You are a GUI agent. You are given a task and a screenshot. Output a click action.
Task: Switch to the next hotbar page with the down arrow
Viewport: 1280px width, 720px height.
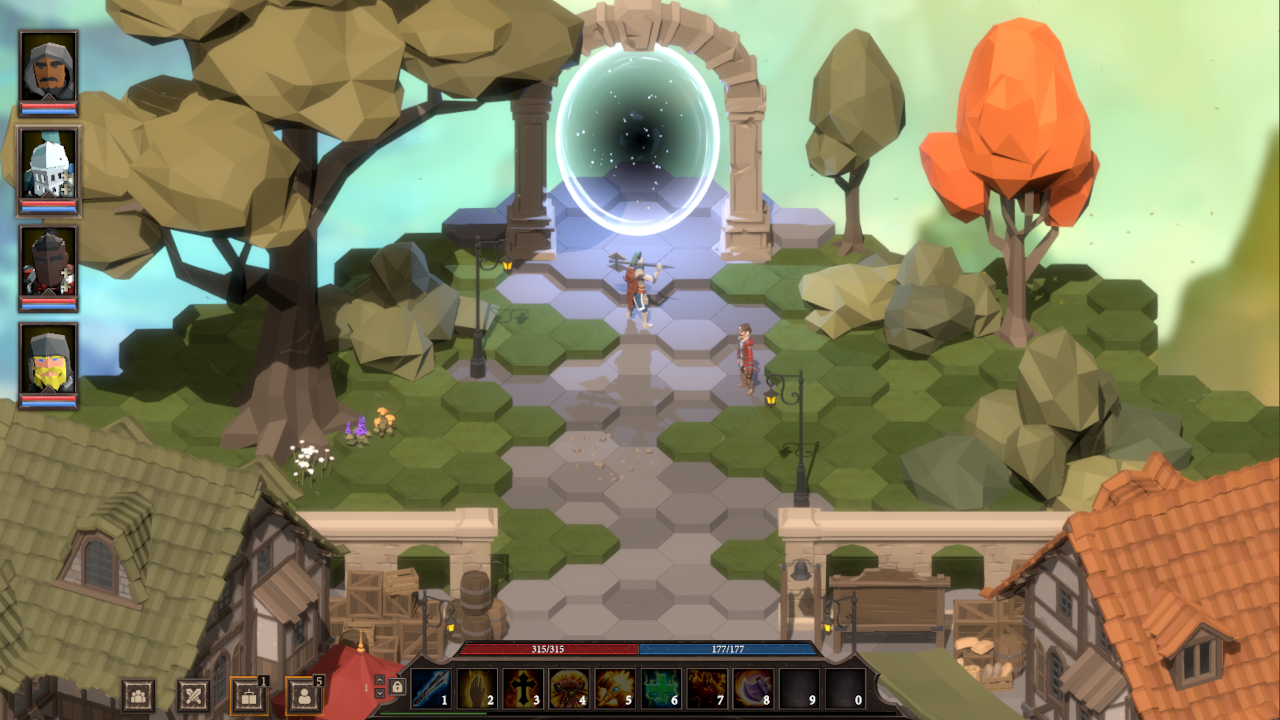pos(380,694)
